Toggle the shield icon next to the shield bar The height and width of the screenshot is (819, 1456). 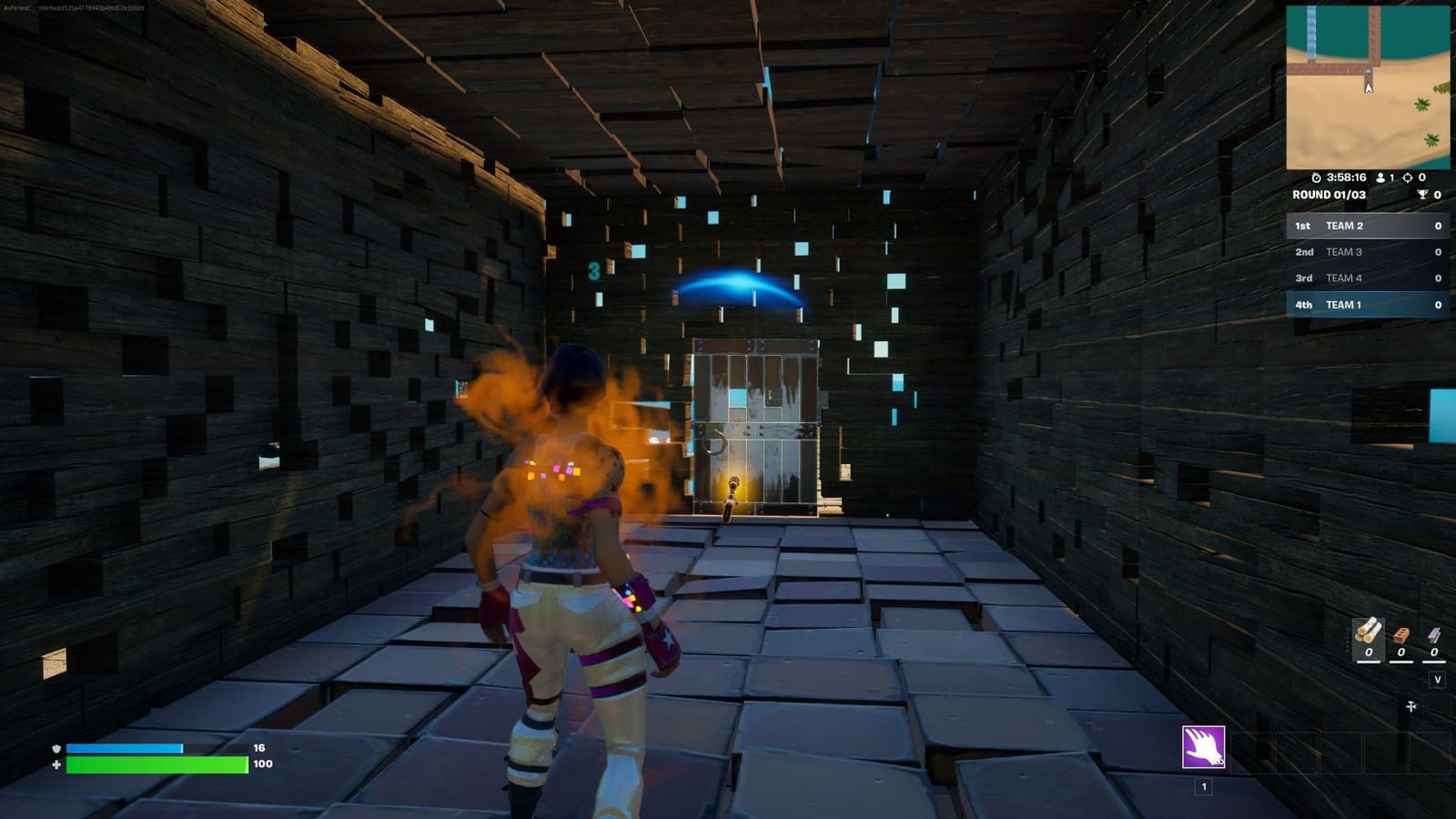pyautogui.click(x=57, y=748)
